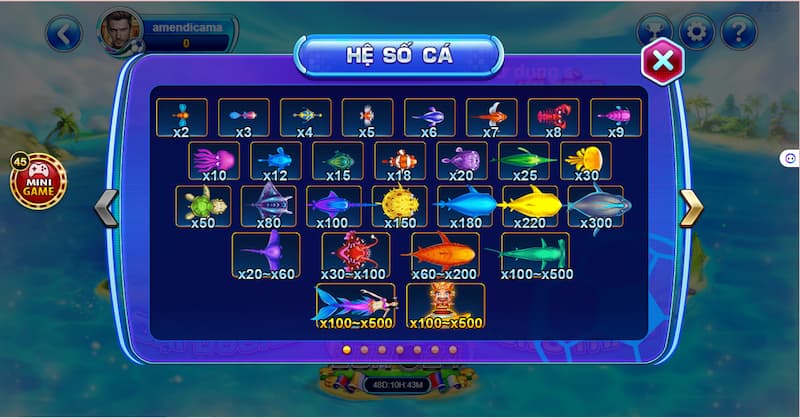Choose the x8 red lobster tile
800x418 pixels.
(x=553, y=118)
